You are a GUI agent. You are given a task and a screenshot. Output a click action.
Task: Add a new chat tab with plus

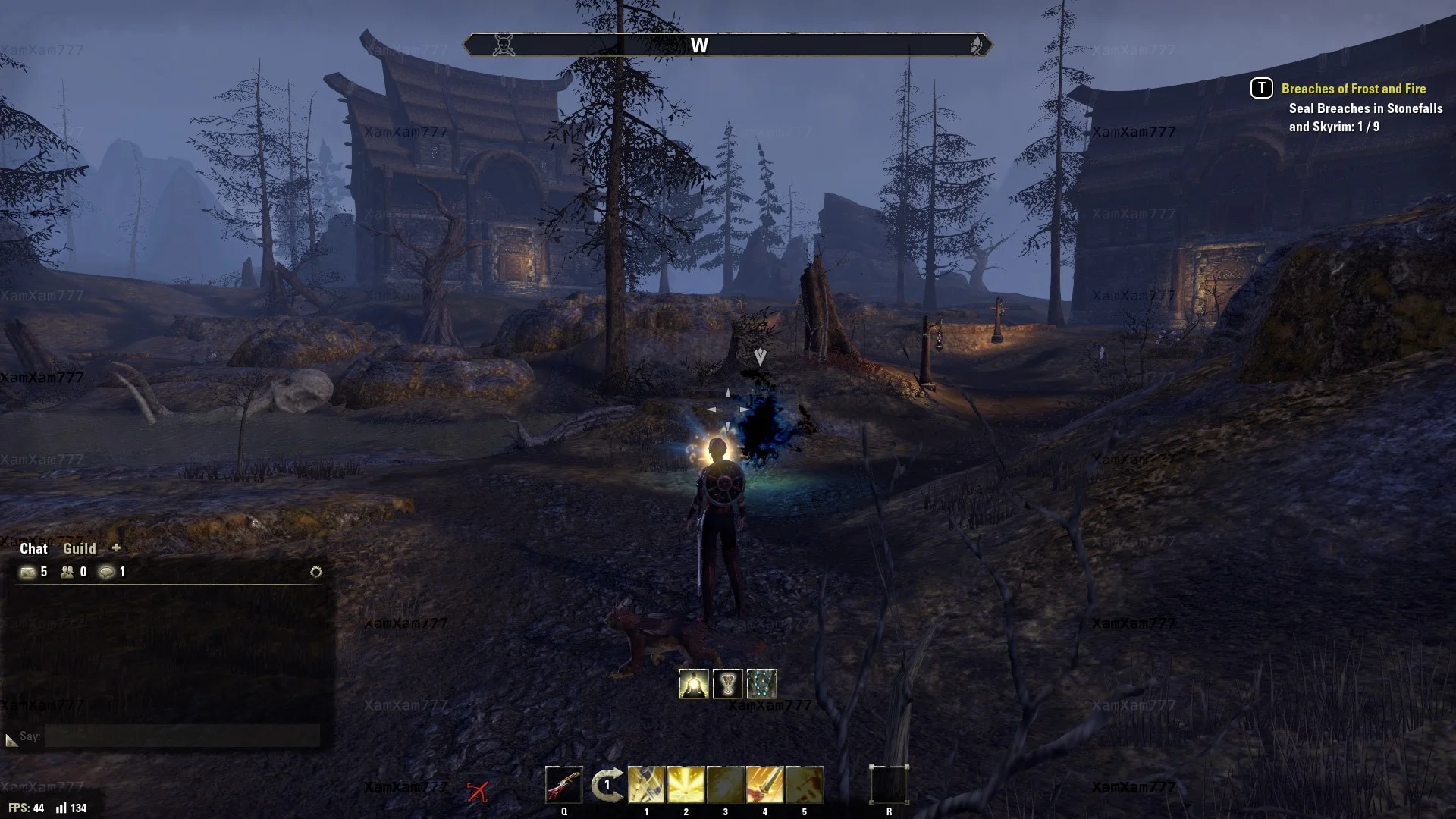point(116,548)
